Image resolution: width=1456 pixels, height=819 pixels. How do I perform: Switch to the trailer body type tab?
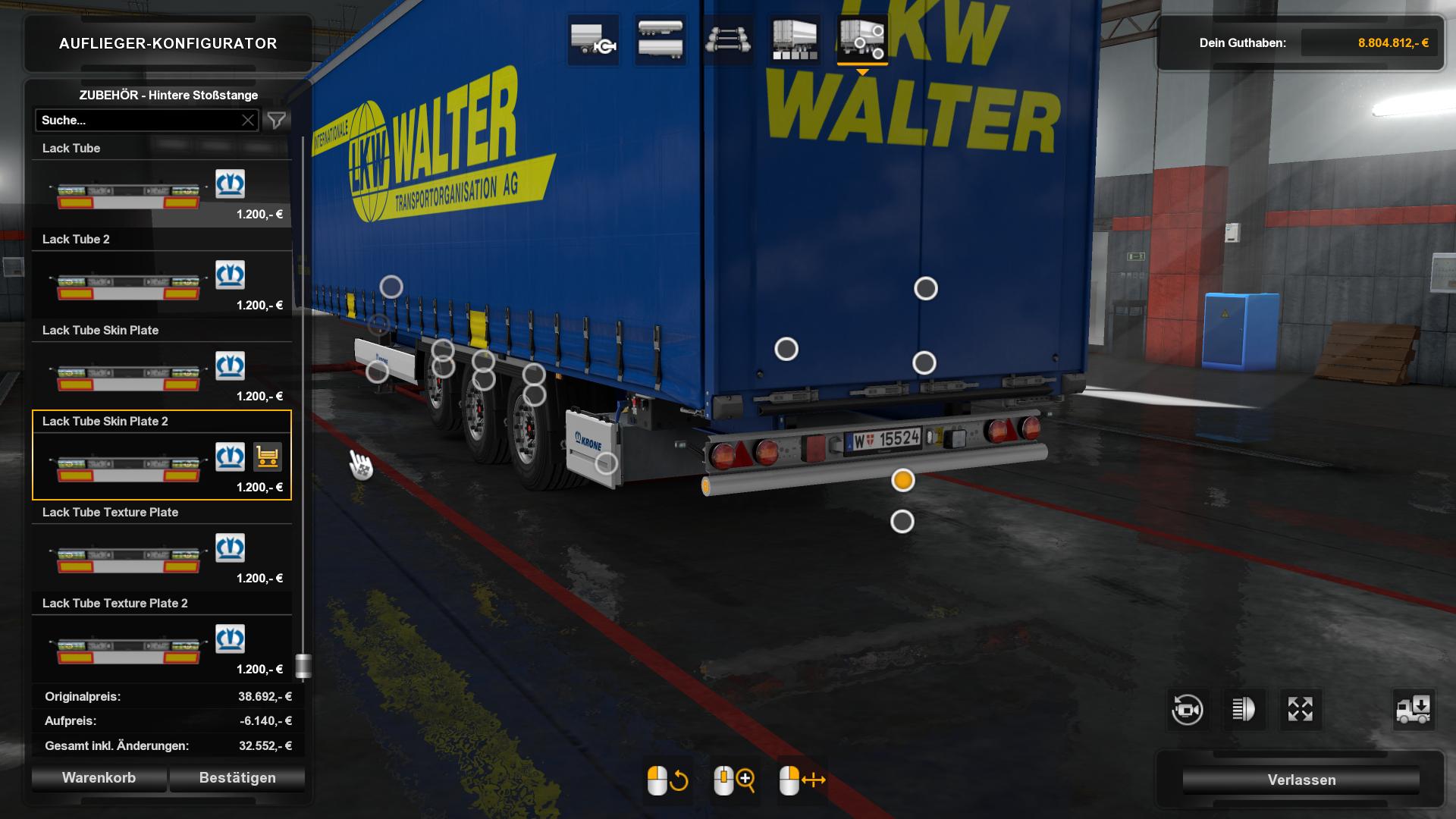pyautogui.click(x=660, y=40)
